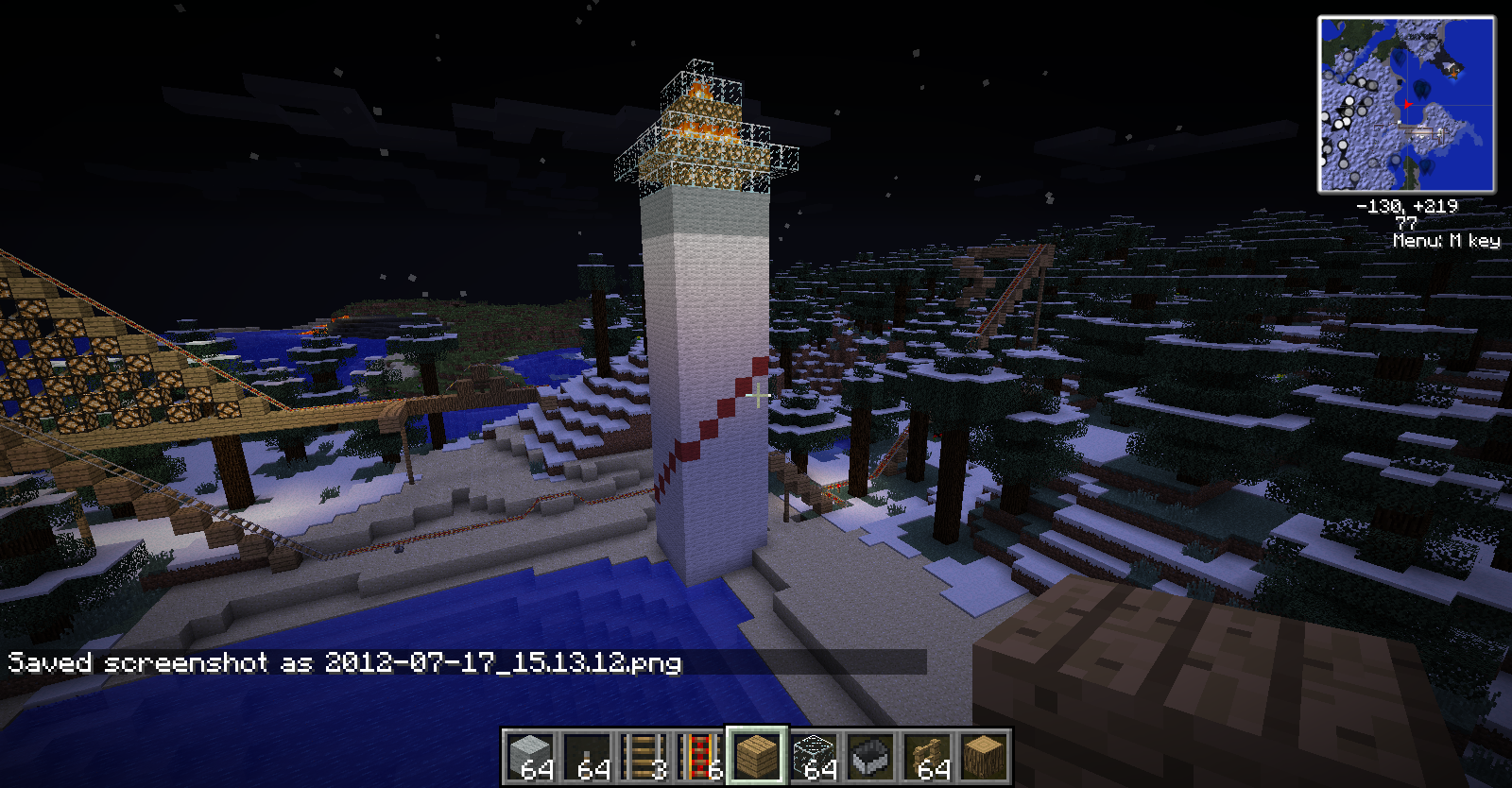1512x788 pixels.
Task: Select the wooden planks slot
Action: point(756,756)
